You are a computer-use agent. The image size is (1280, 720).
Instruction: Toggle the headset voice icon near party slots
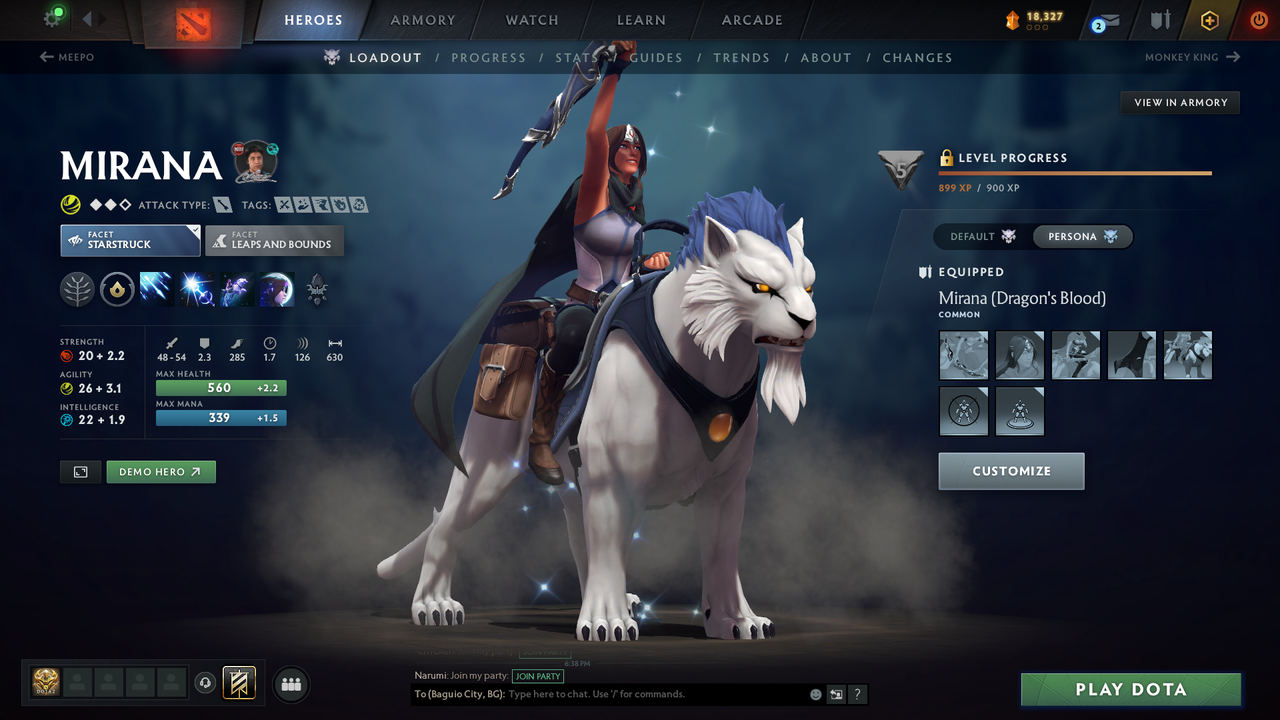coord(206,683)
